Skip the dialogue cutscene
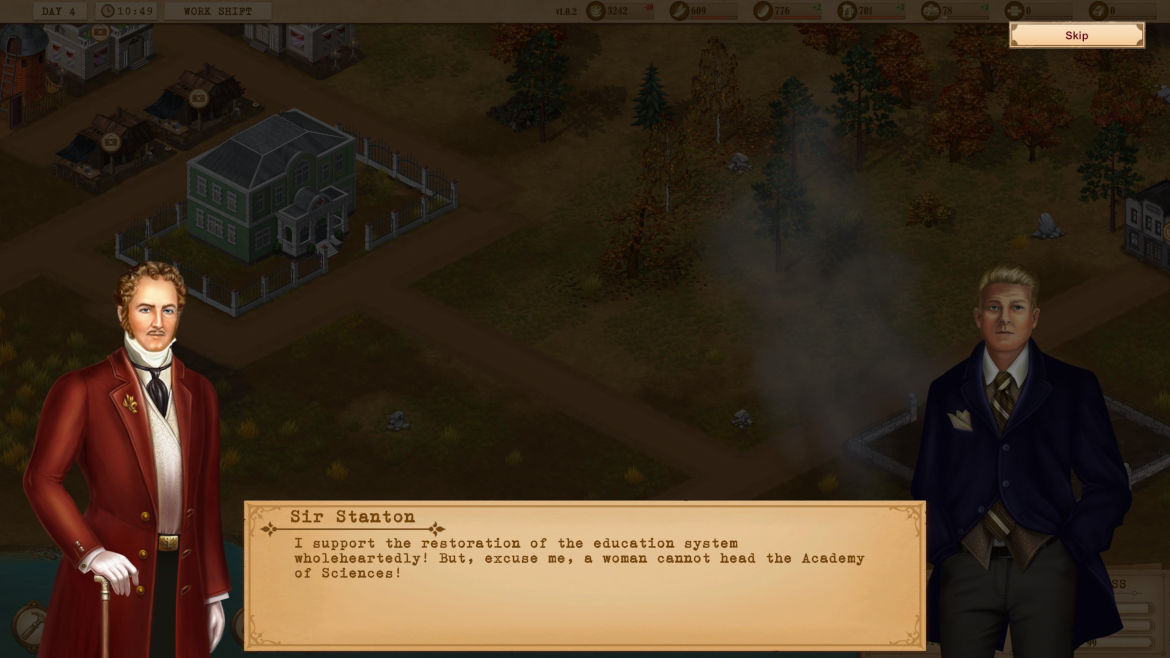The image size is (1170, 658). (1076, 36)
